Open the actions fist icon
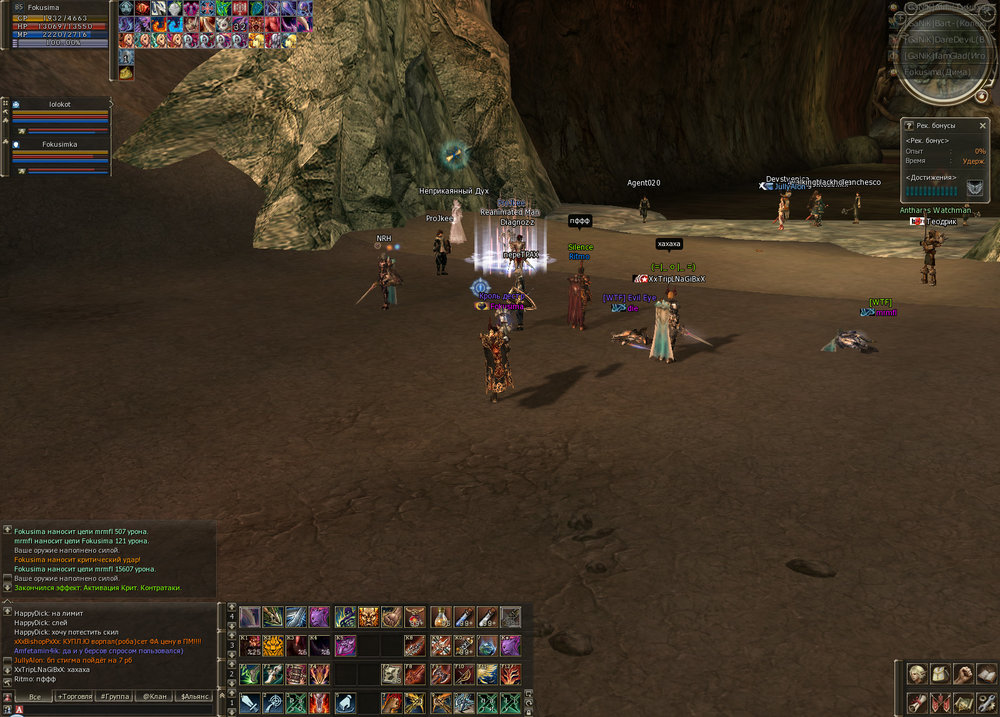 pos(962,674)
